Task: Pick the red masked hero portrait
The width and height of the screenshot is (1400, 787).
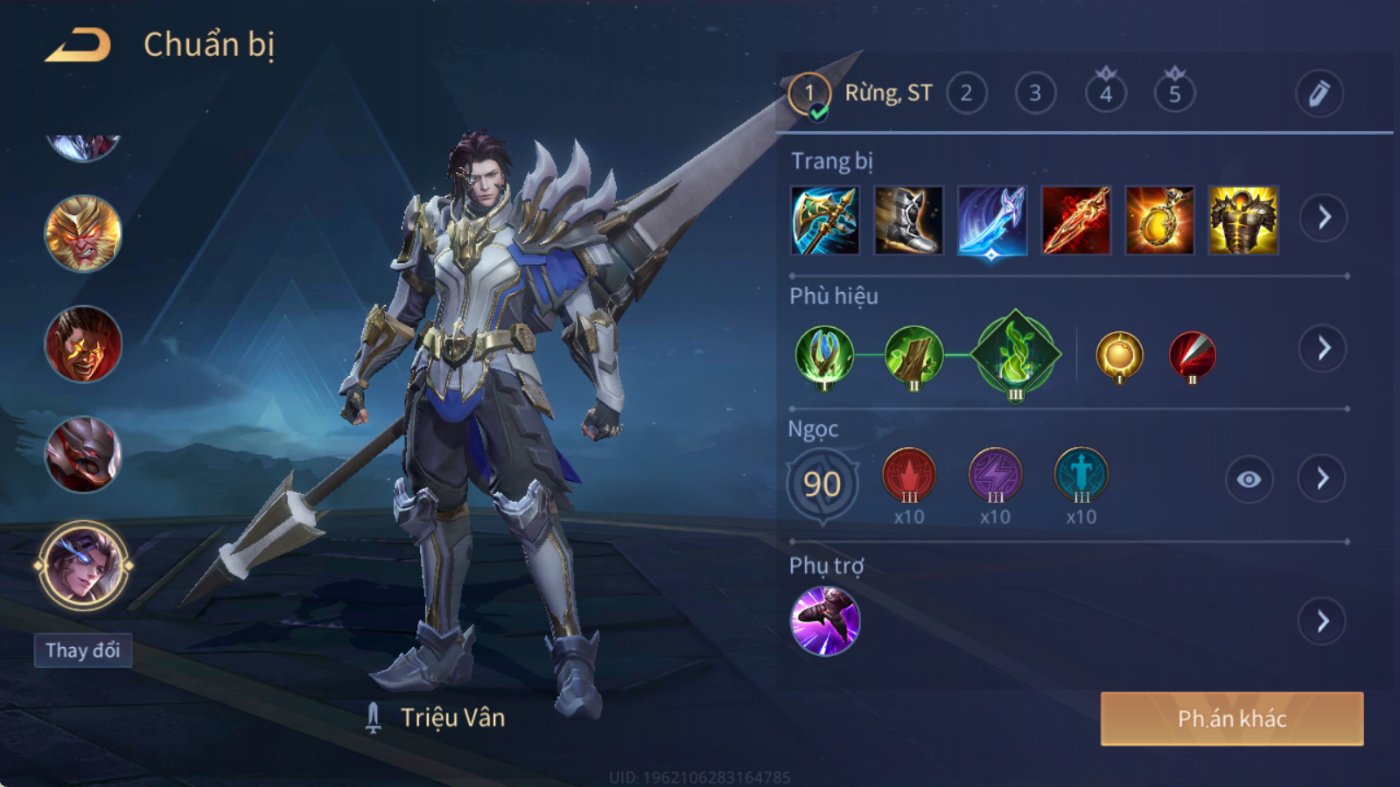Action: [83, 454]
